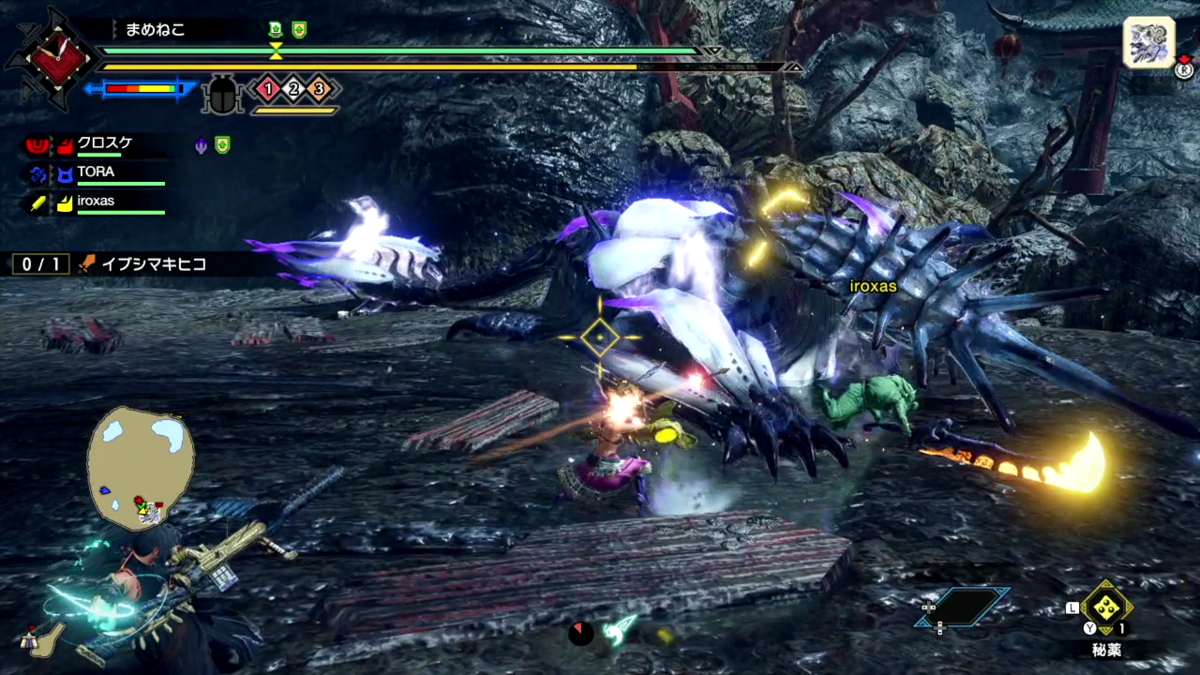This screenshot has width=1200, height=675.
Task: Select the 秘薬 item slot
Action: (1106, 606)
